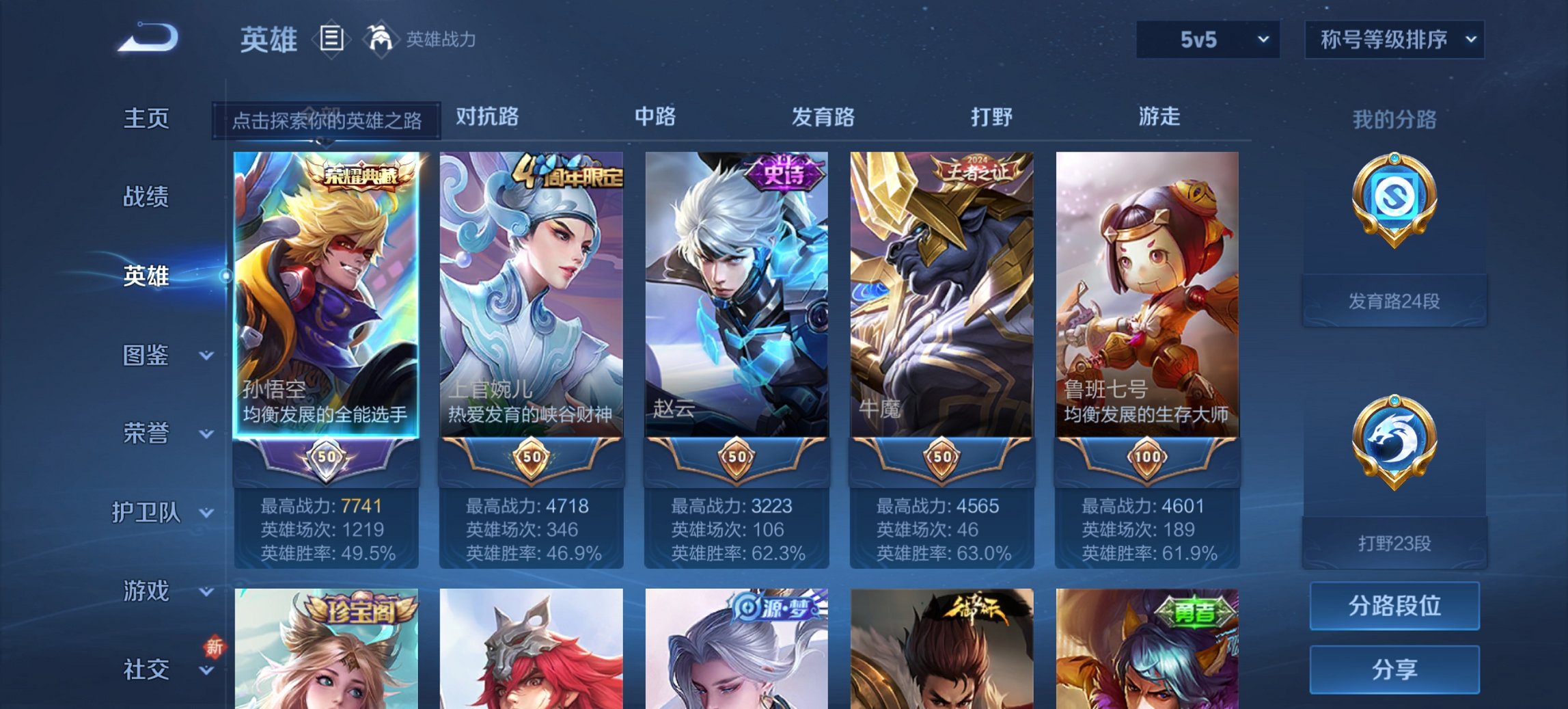Open the hero list icon beside 英雄 title
The image size is (1568, 709).
[332, 40]
